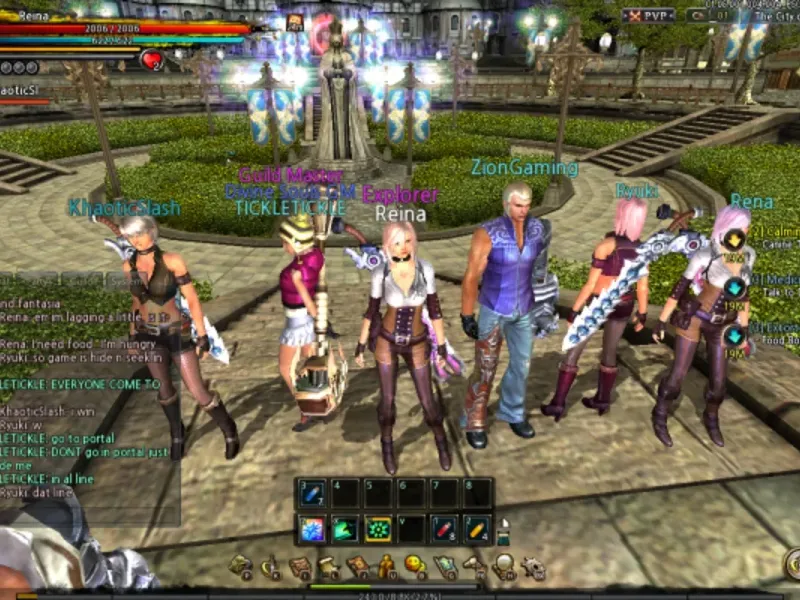
Task: Click the red heart icon below the player bars
Action: (x=152, y=60)
